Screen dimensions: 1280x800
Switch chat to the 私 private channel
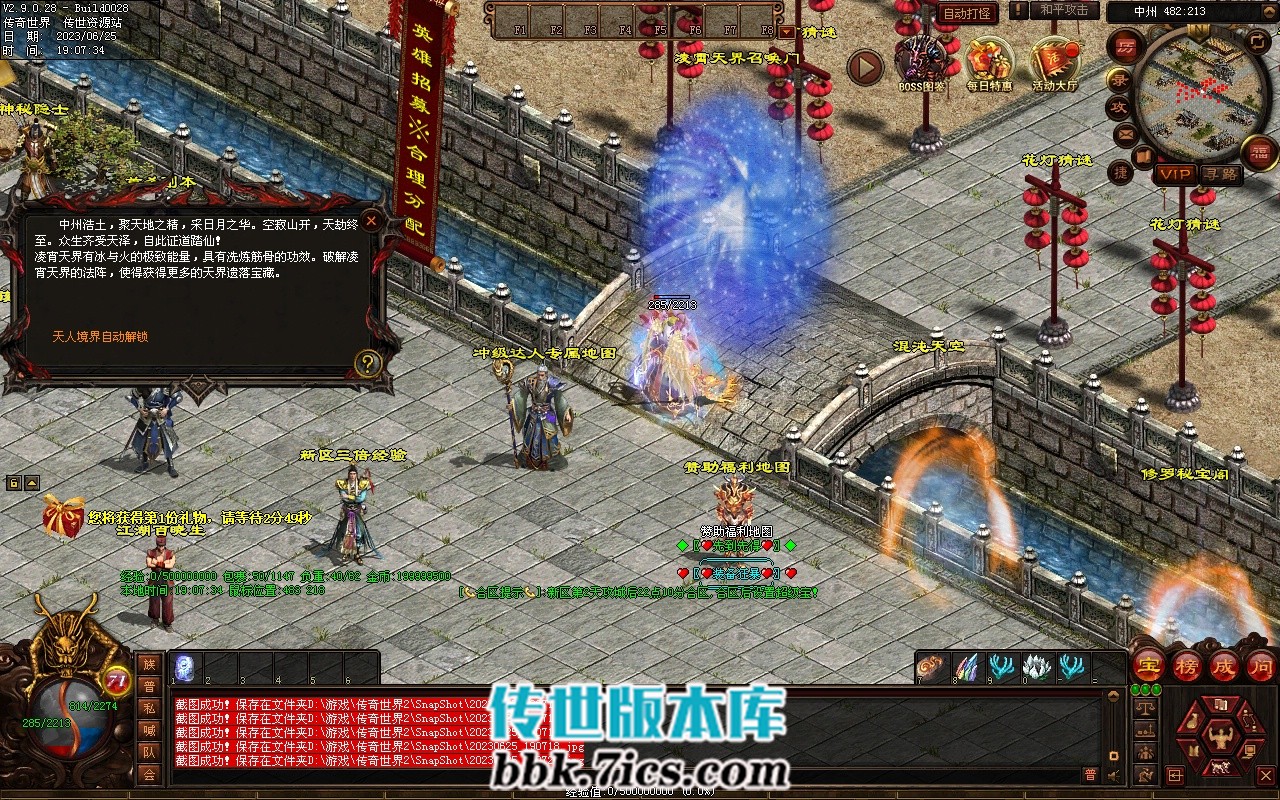tap(148, 708)
